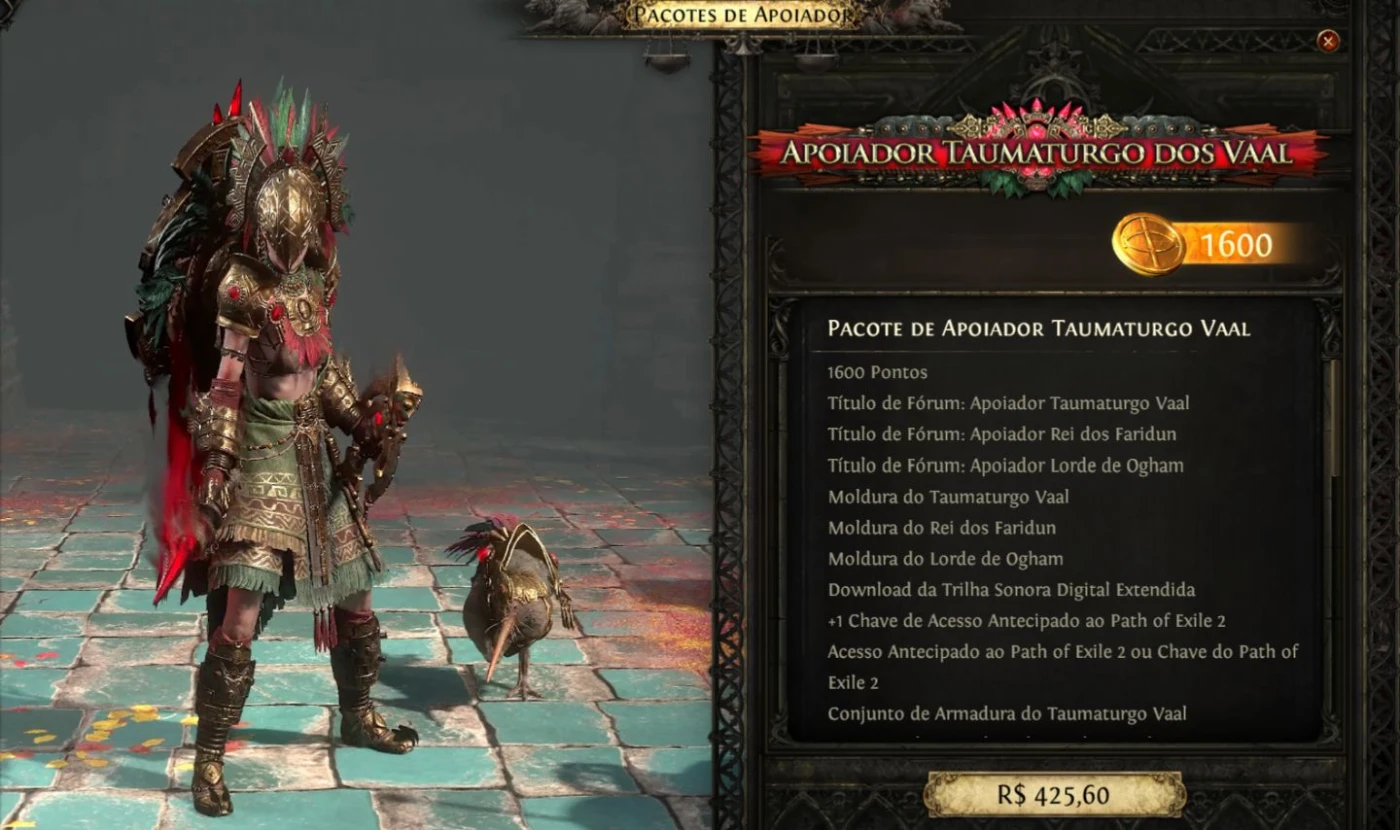Click the pack contents scrollbar
Screen dimensions: 1400x830
[1332, 420]
